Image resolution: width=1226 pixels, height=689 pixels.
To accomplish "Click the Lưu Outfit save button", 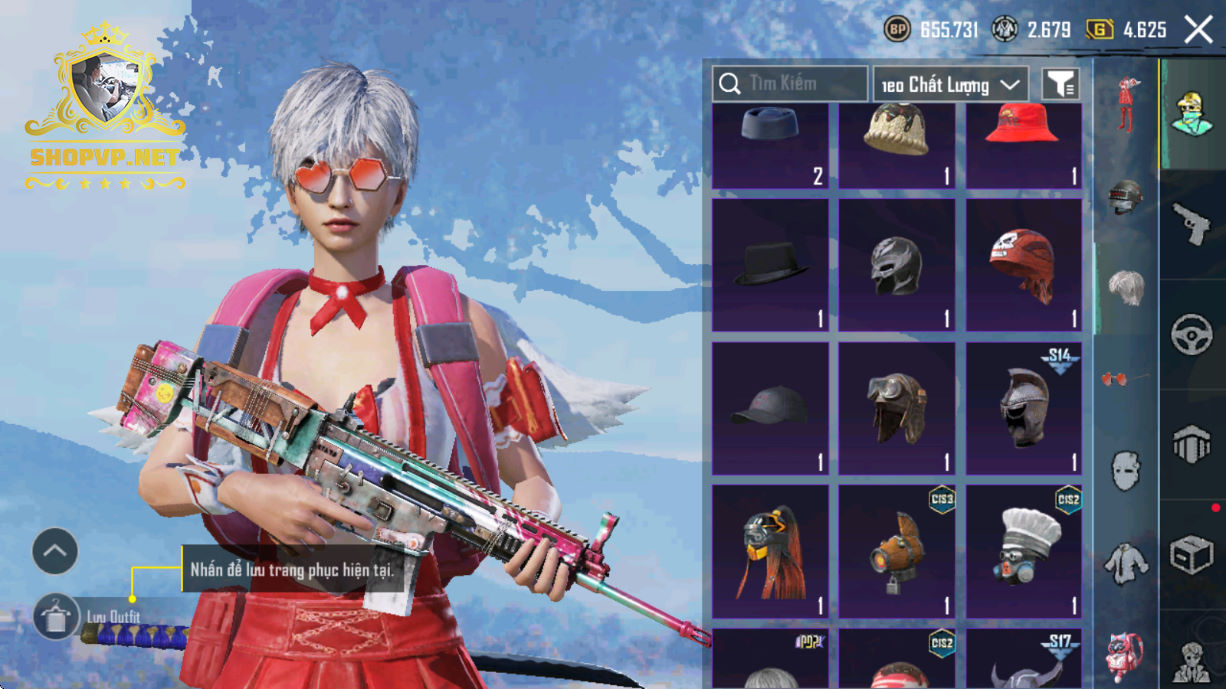I will tap(56, 617).
